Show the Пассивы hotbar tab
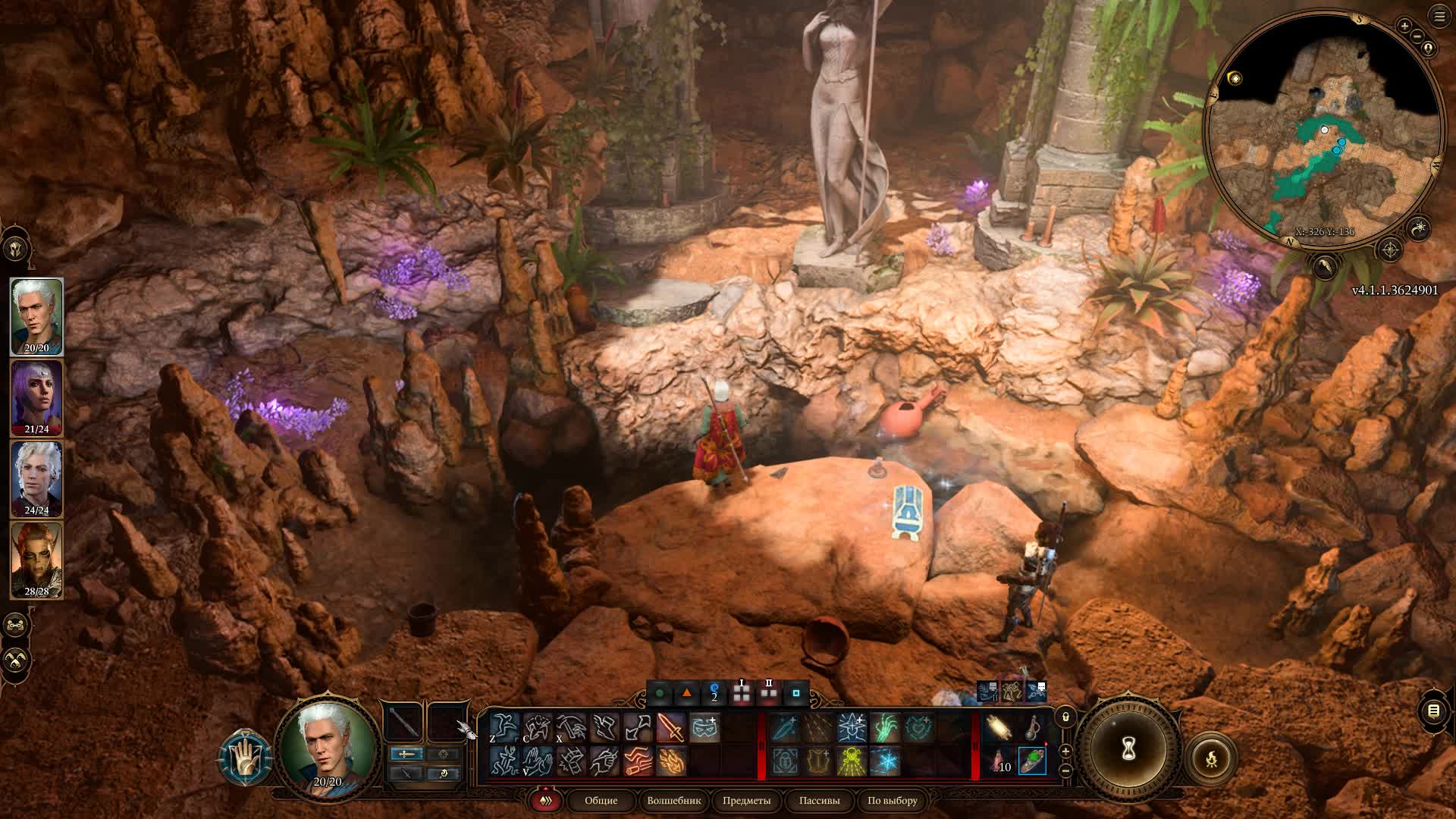 (819, 800)
